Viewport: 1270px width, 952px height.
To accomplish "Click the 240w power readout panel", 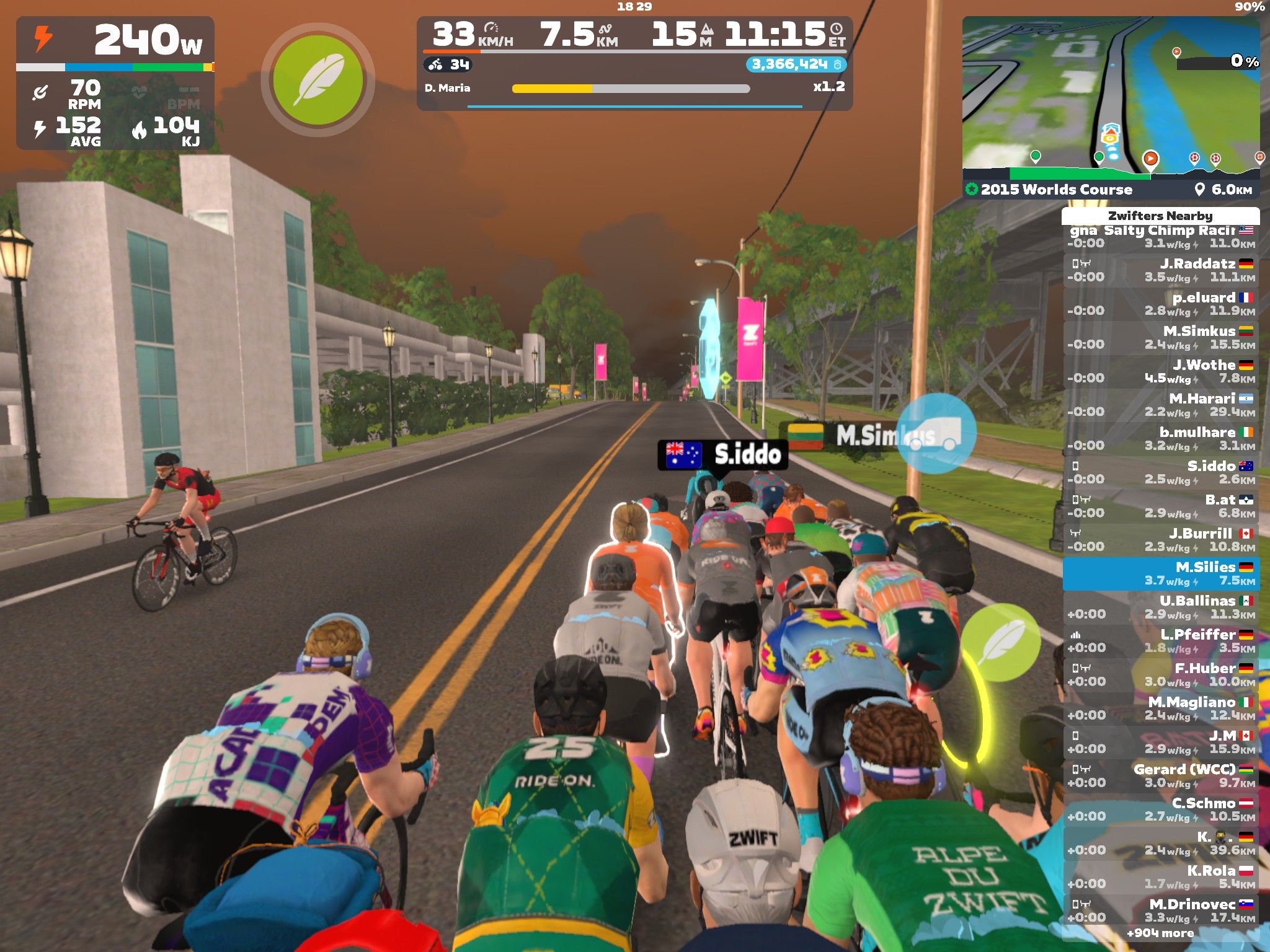I will click(115, 40).
